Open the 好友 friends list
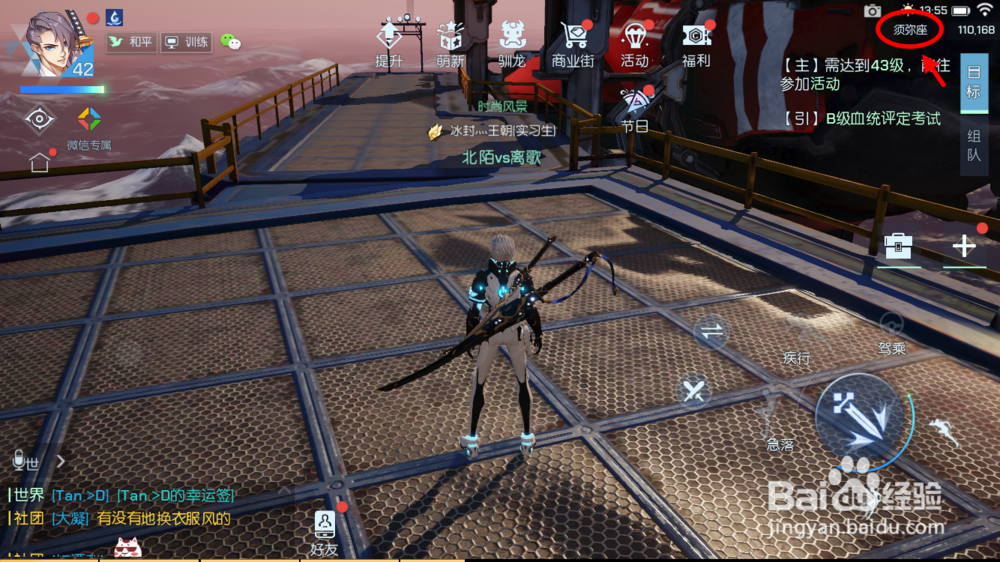The width and height of the screenshot is (1000, 562). click(x=325, y=531)
